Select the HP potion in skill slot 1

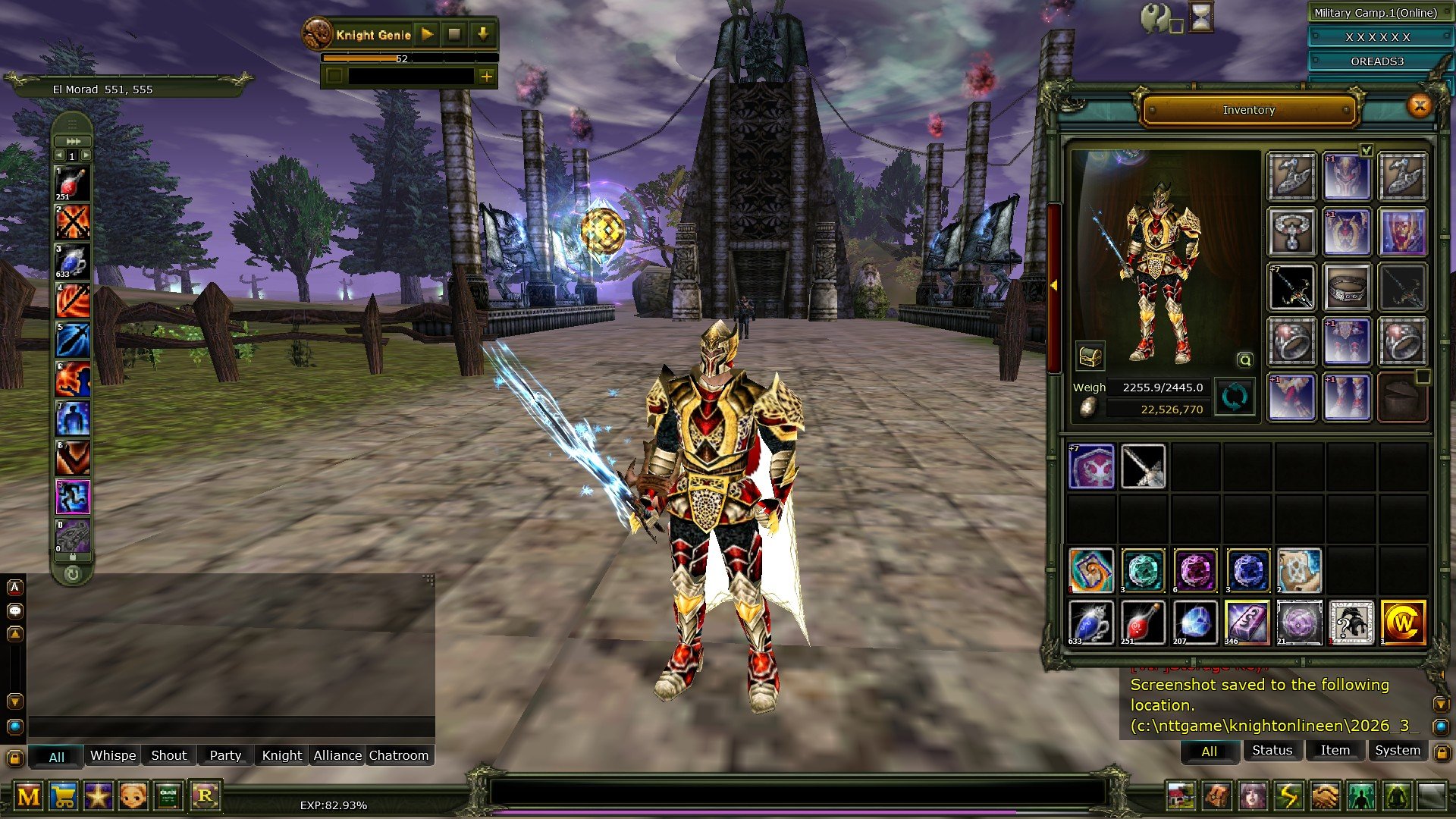pyautogui.click(x=72, y=182)
